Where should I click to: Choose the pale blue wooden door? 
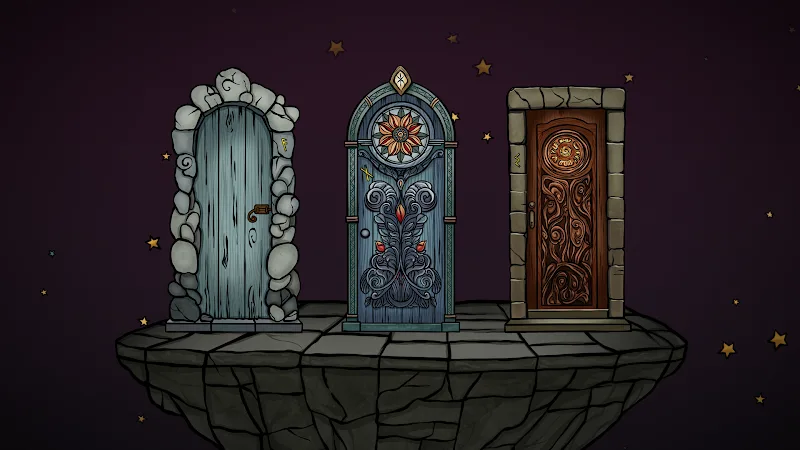click(234, 215)
